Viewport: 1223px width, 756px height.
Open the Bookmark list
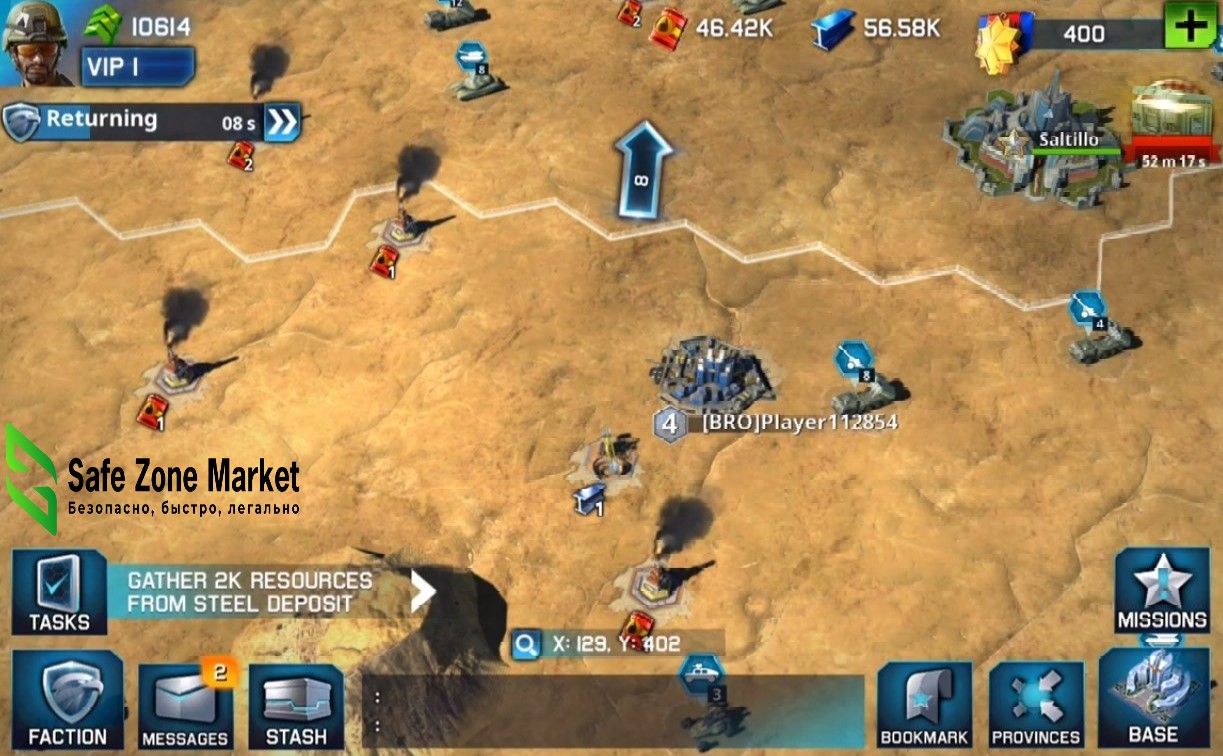point(924,705)
